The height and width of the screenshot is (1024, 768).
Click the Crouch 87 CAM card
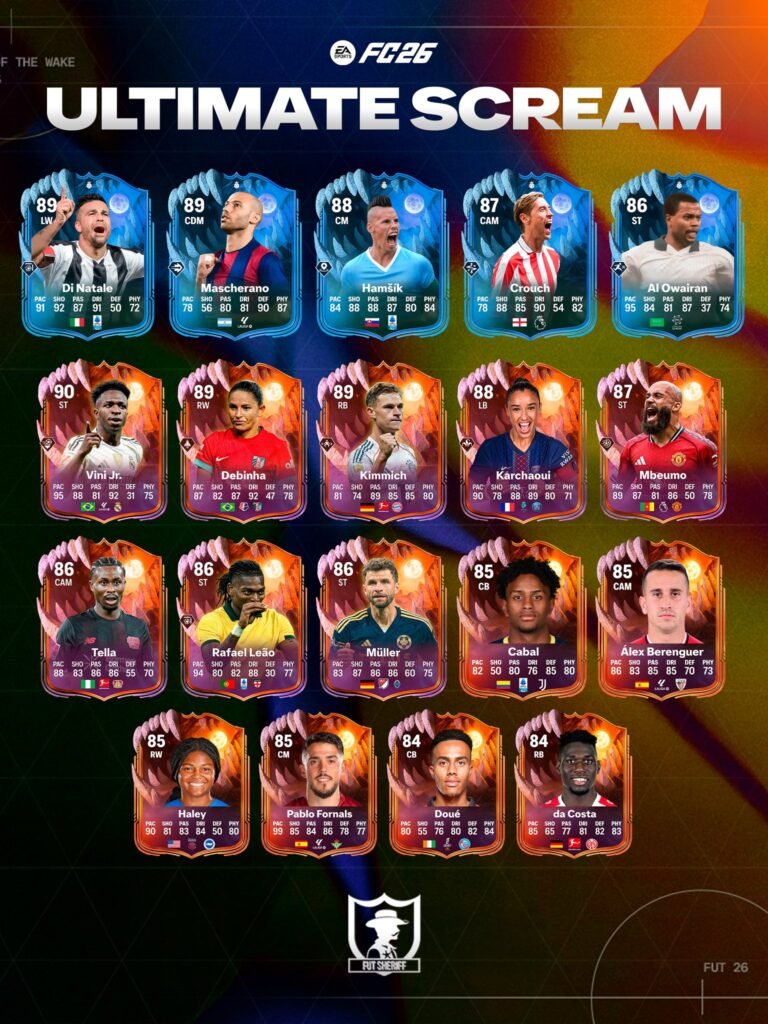529,255
